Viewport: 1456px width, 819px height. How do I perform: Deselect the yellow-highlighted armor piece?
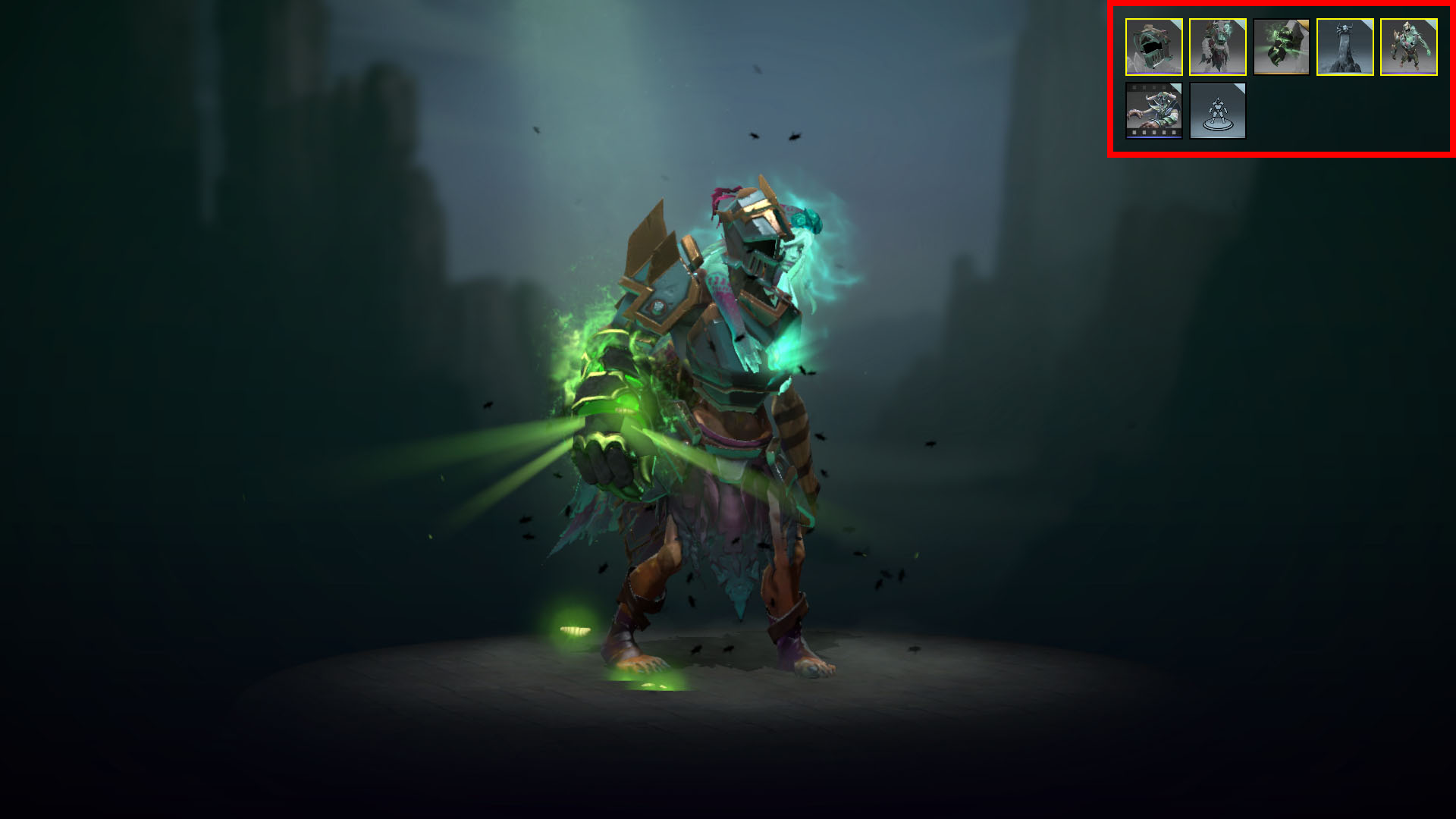(x=1216, y=47)
